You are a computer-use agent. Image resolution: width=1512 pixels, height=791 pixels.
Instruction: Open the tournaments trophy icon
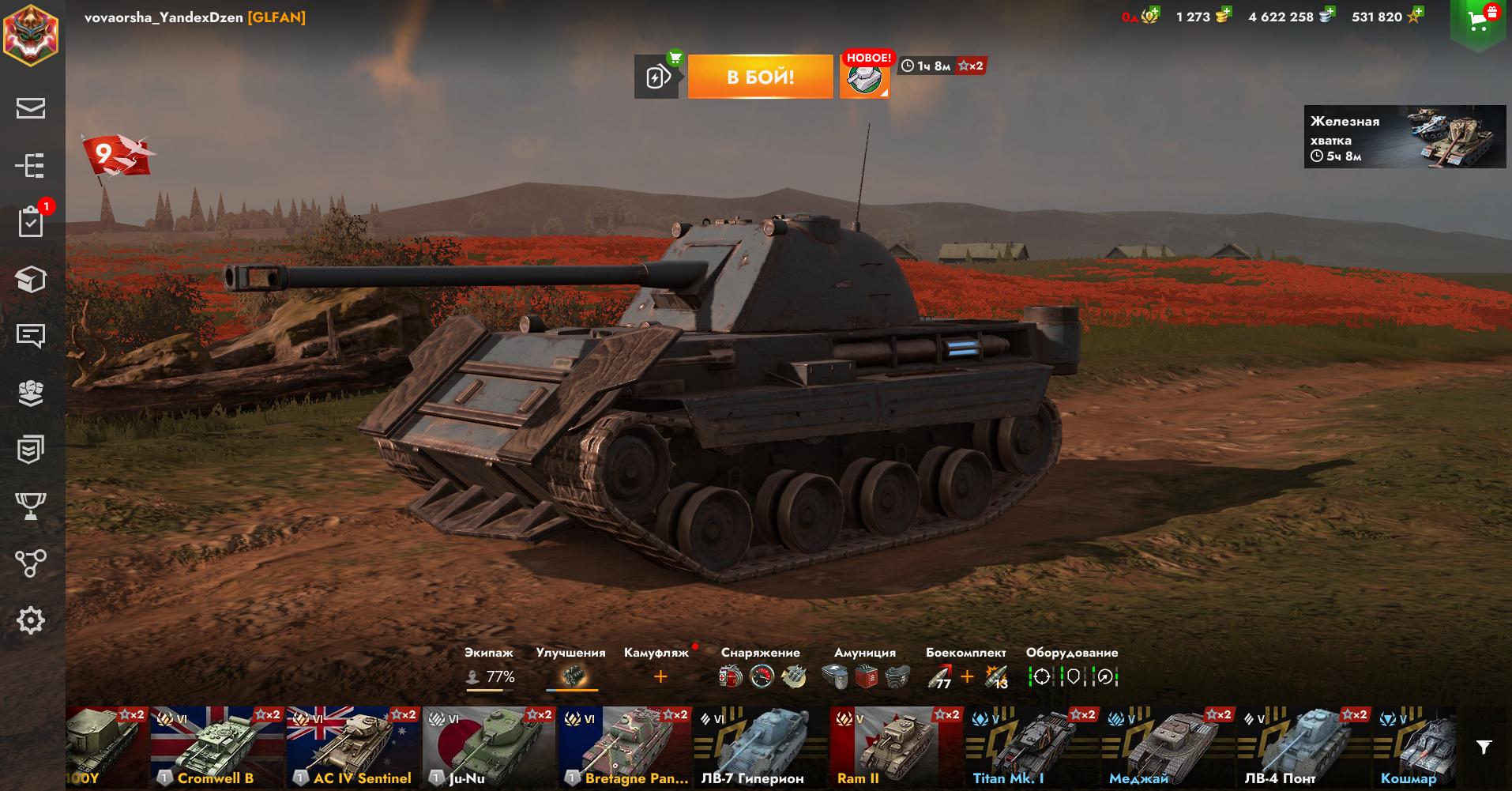point(31,507)
